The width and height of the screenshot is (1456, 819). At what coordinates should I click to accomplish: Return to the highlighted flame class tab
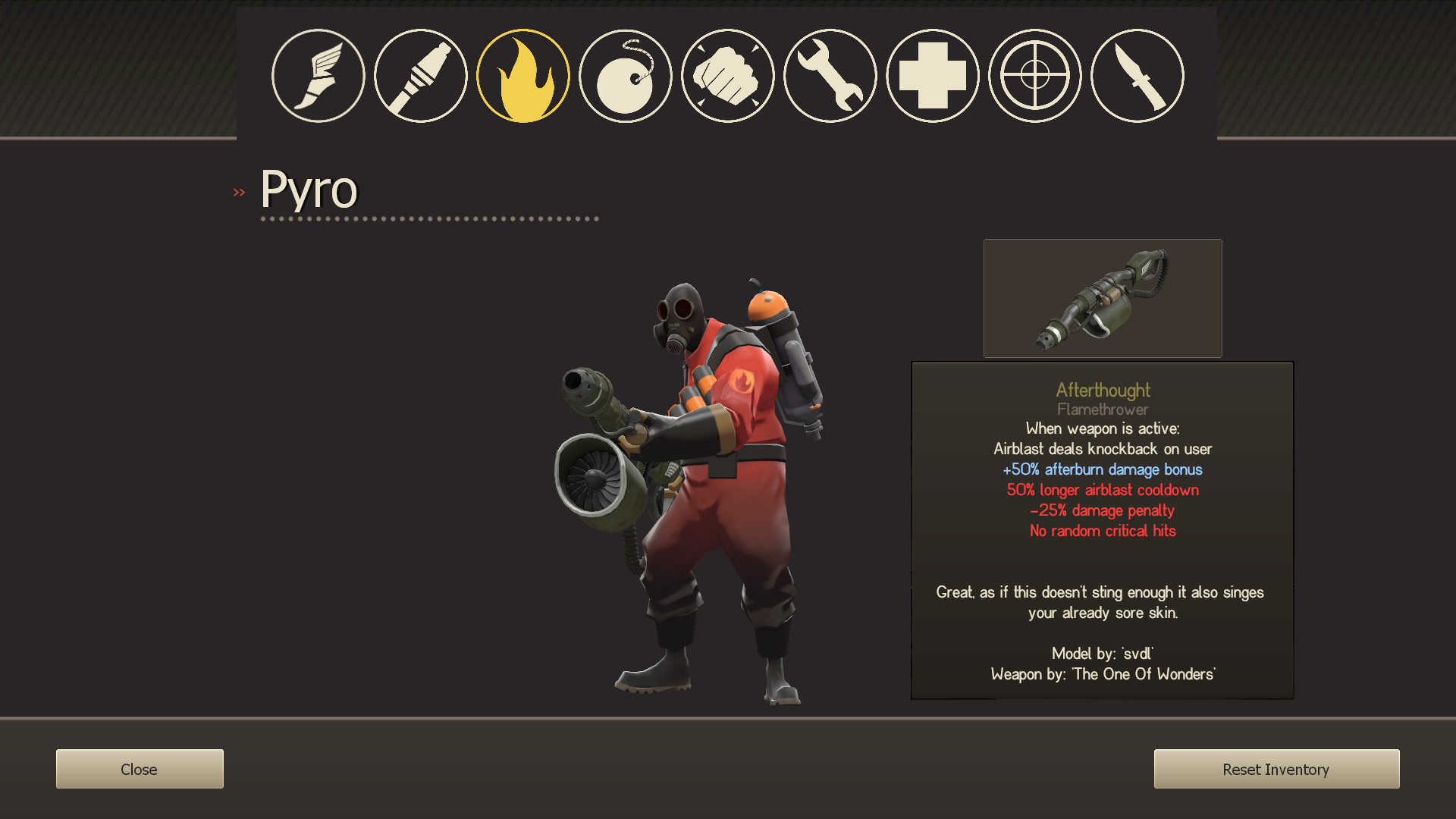pyautogui.click(x=522, y=76)
